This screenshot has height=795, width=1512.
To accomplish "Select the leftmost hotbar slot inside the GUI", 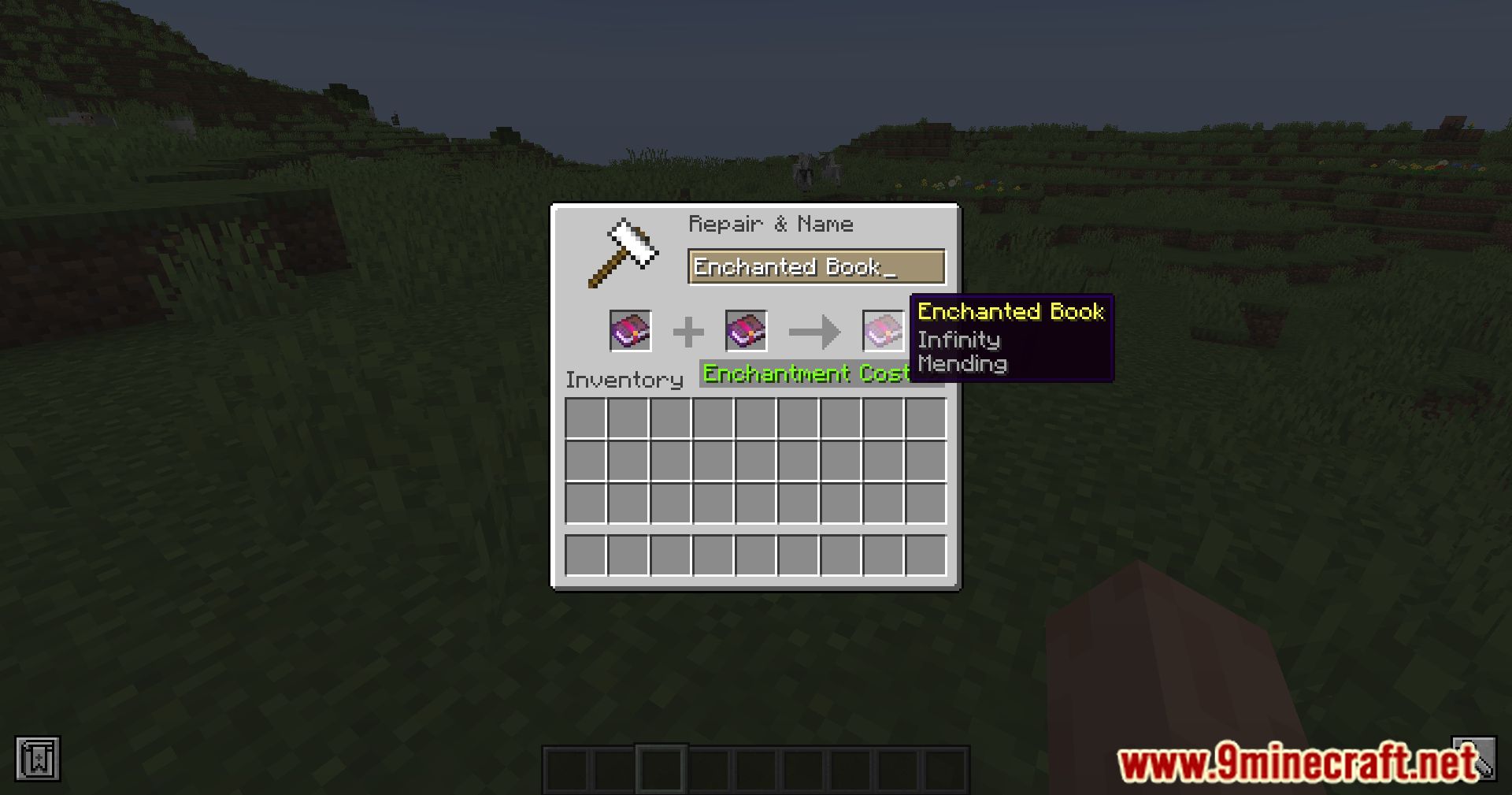I will [x=584, y=555].
